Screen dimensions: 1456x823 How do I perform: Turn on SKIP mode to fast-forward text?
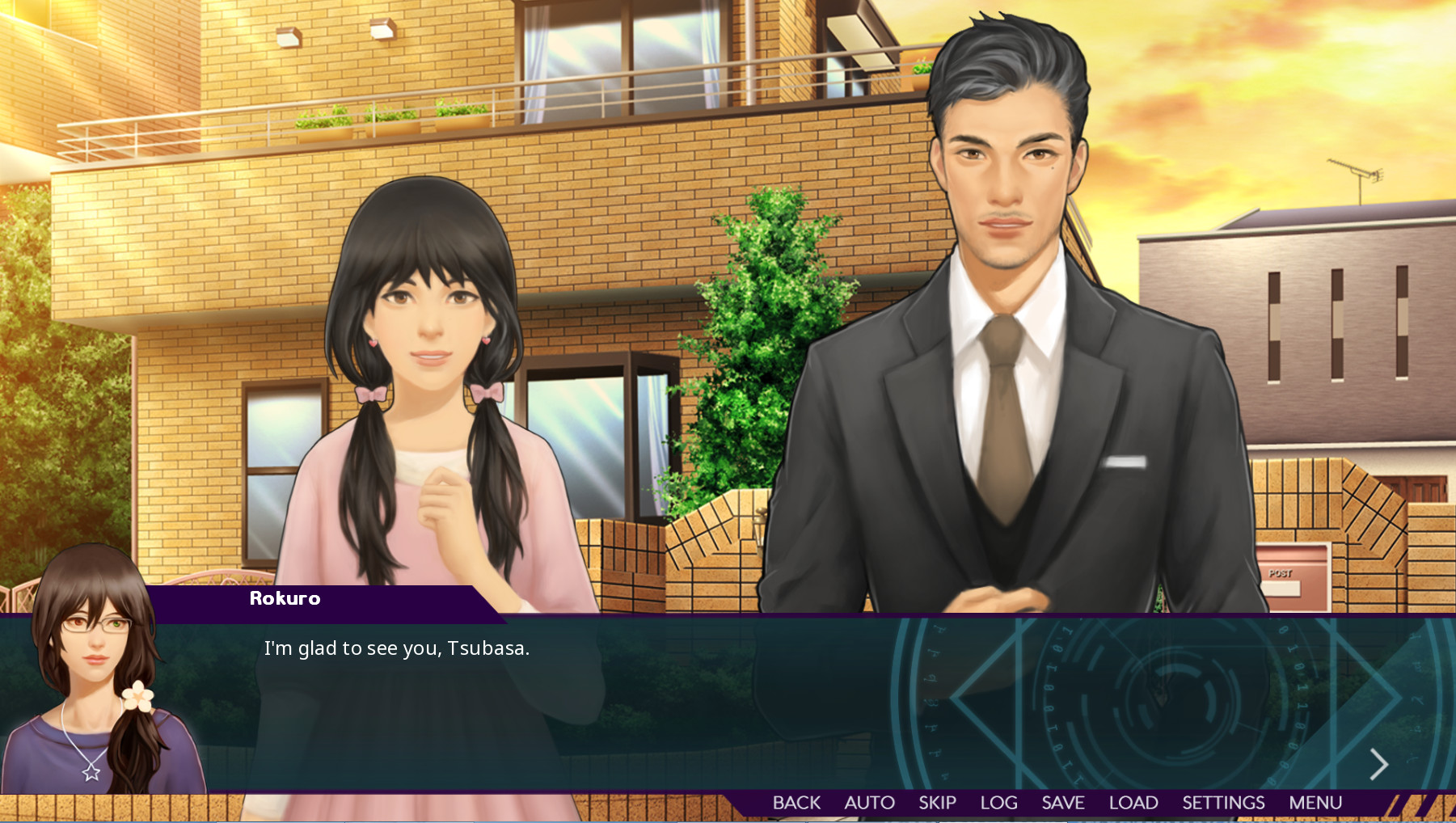click(x=936, y=803)
